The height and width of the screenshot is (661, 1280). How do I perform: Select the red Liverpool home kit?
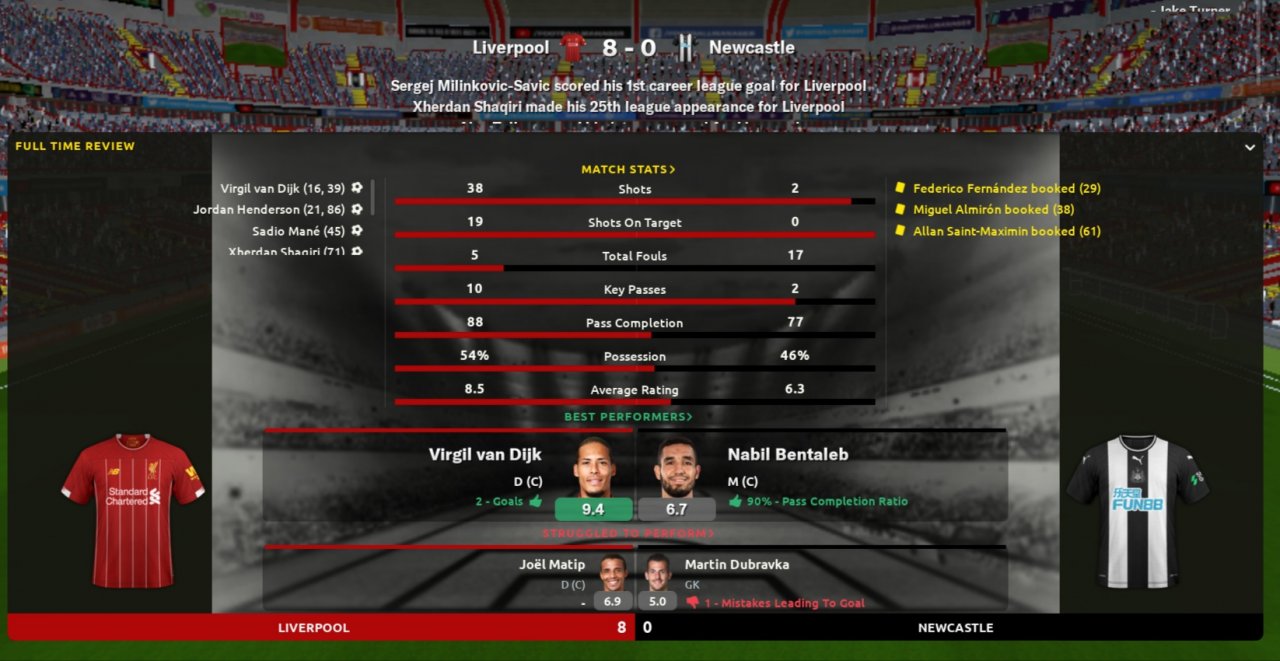click(132, 509)
